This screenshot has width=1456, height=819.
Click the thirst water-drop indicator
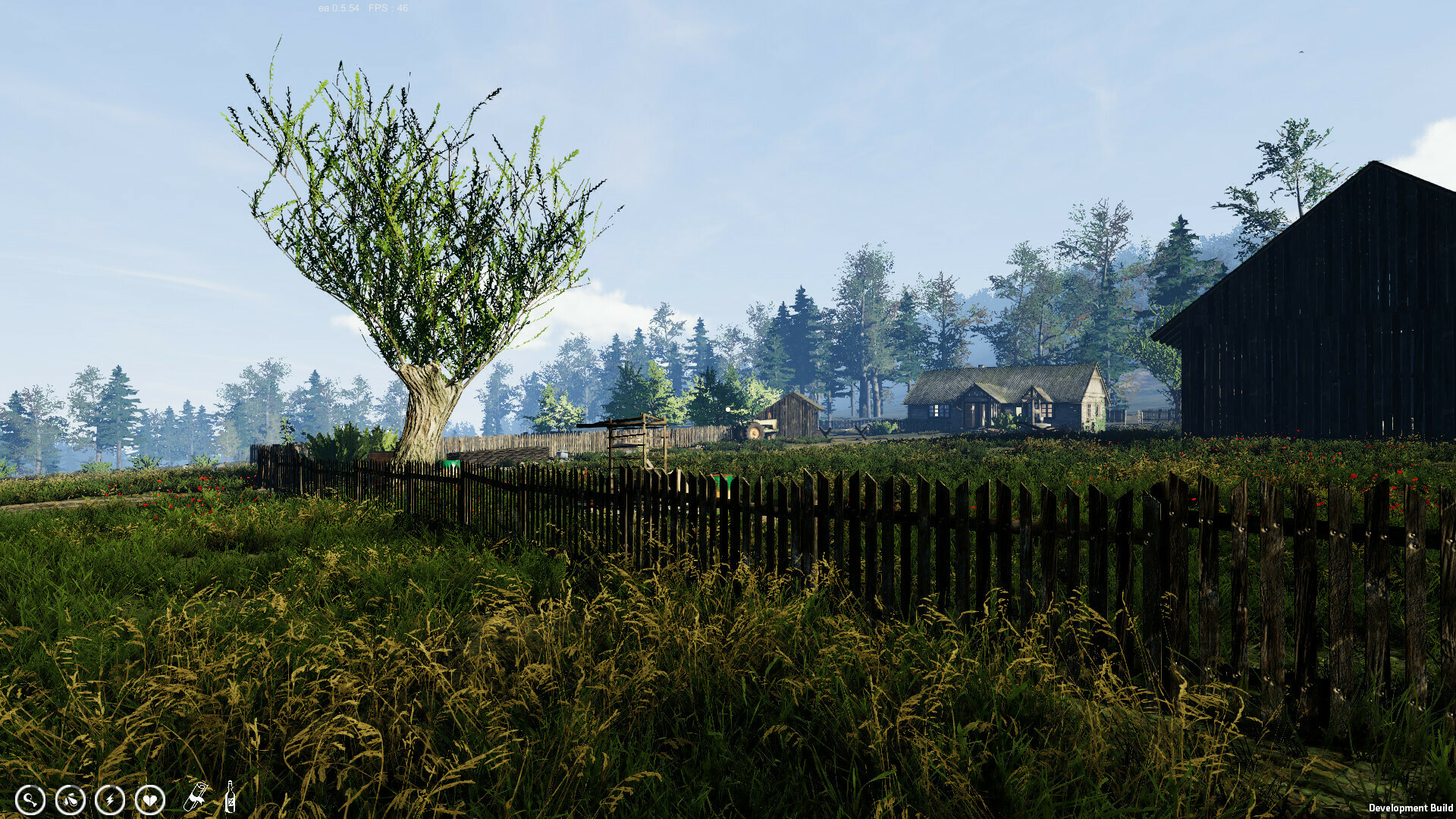(x=69, y=800)
